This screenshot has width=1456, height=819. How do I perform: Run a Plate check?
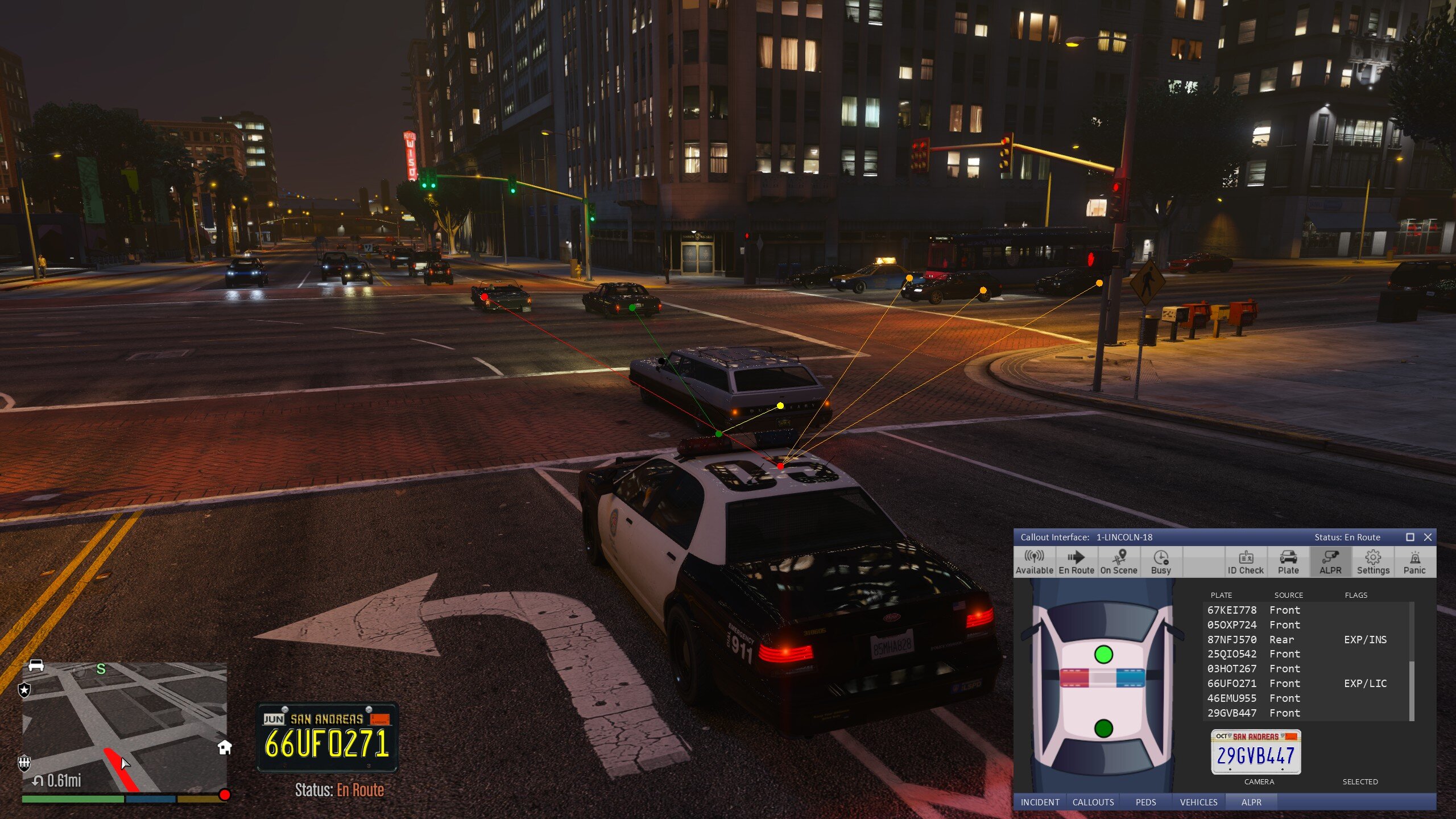coord(1288,562)
